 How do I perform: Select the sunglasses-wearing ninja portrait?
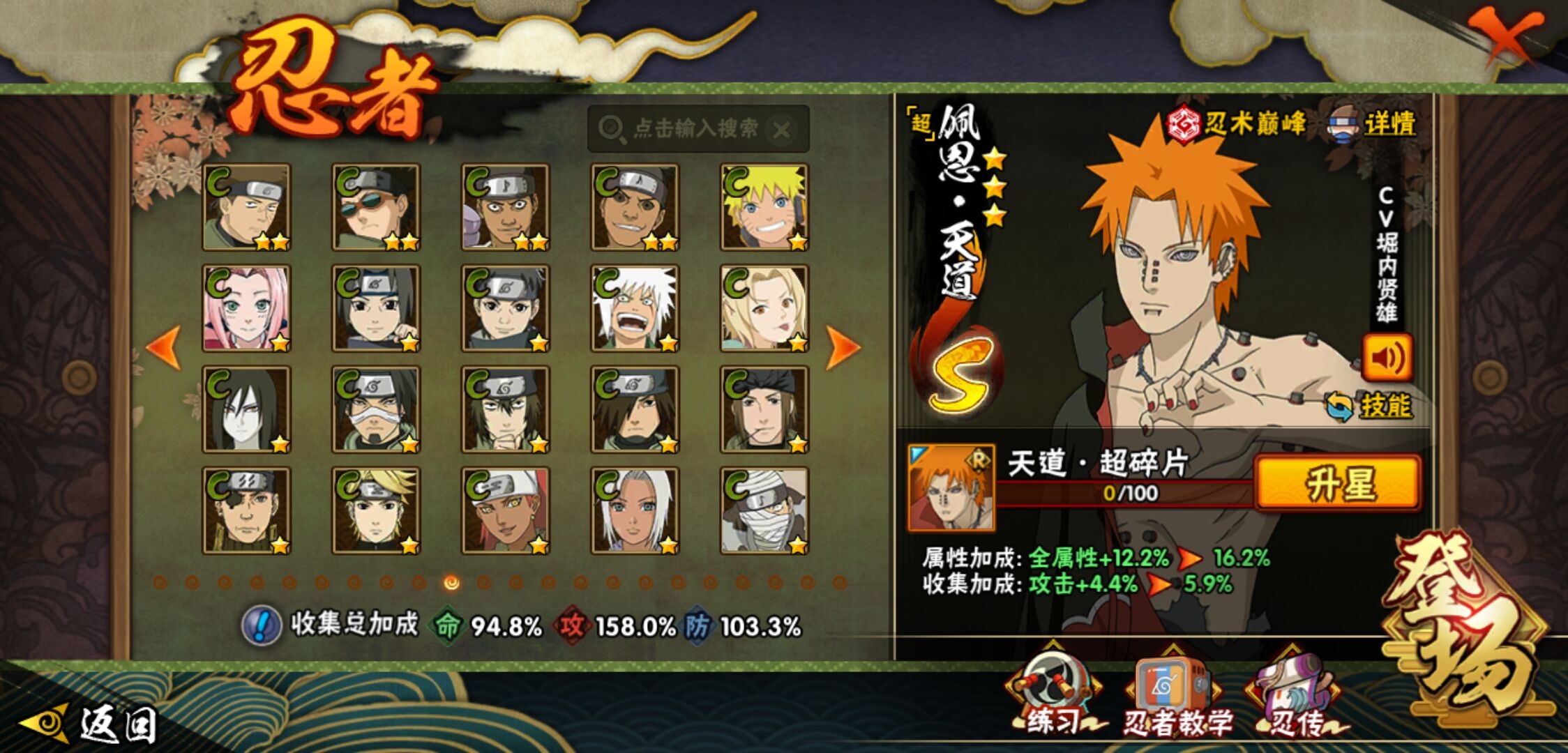(x=376, y=207)
